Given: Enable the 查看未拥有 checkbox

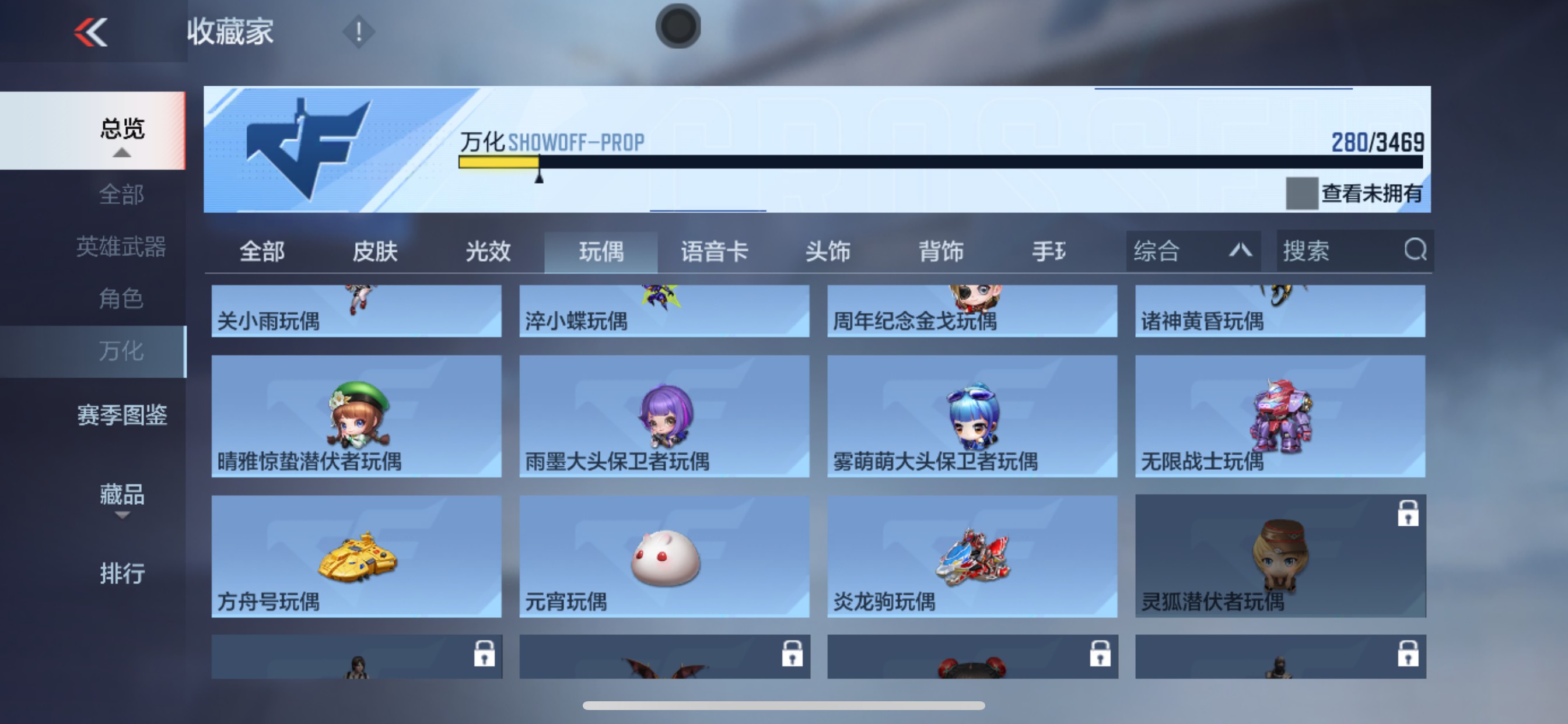Looking at the screenshot, I should click(x=1304, y=195).
